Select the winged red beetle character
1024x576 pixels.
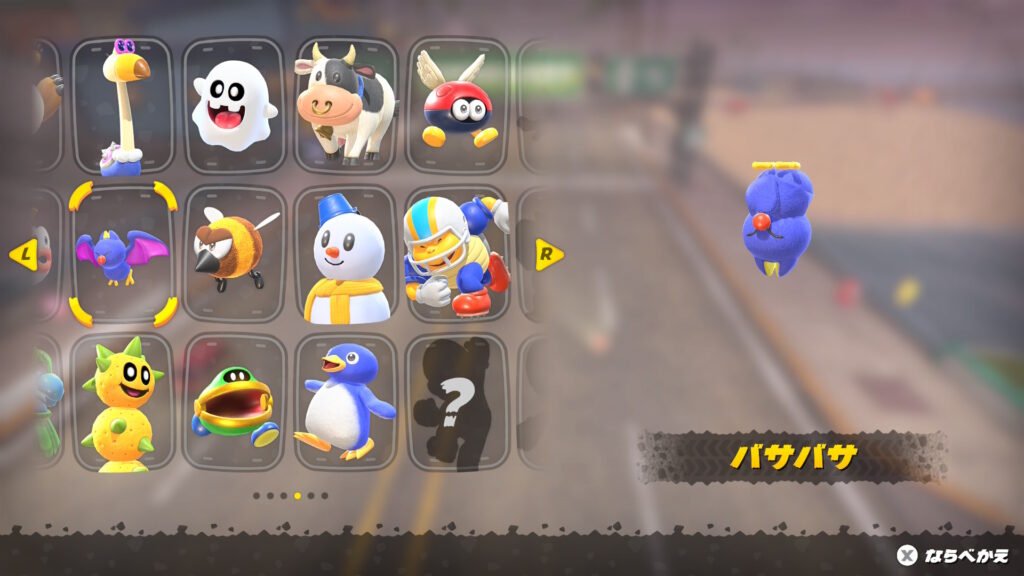point(456,106)
